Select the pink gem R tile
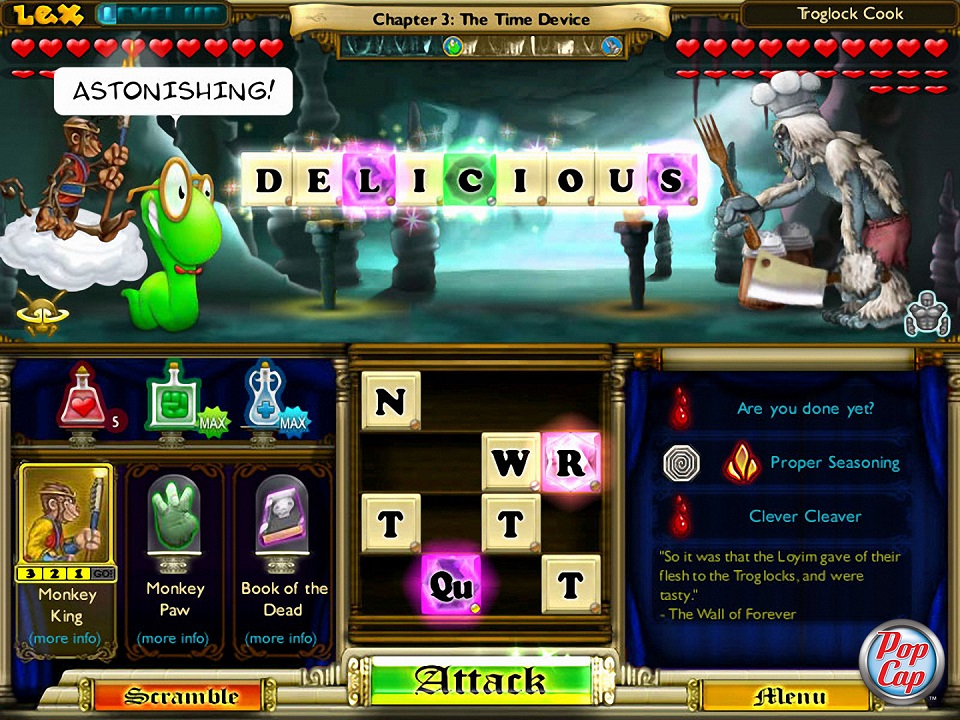 [571, 462]
